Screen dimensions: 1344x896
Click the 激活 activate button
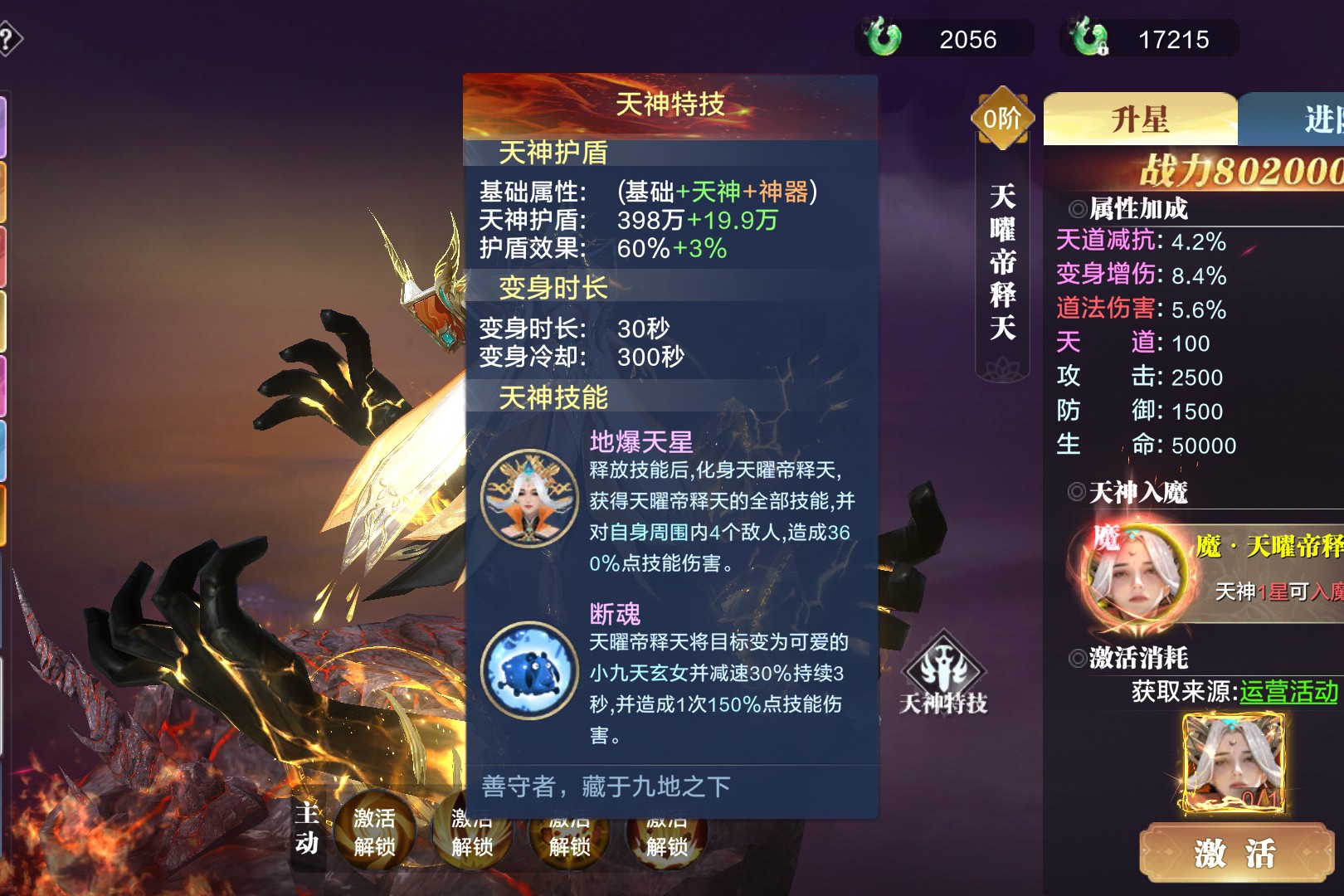coord(1235,852)
